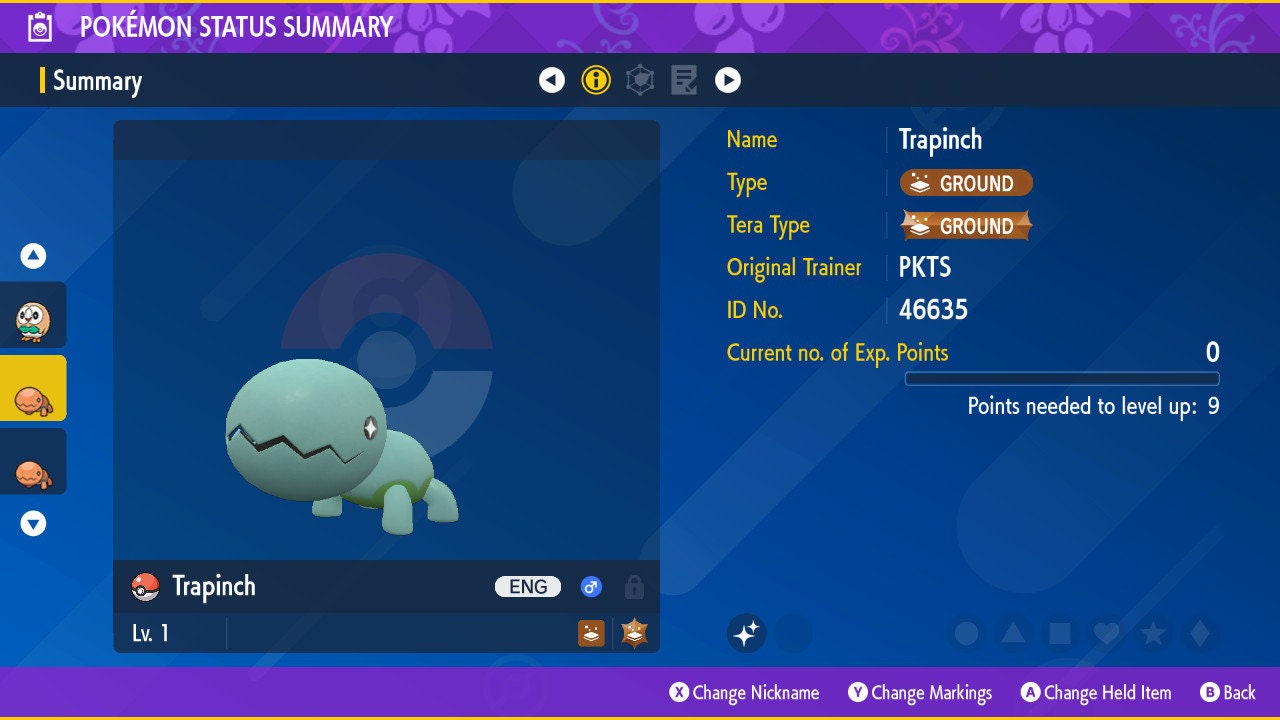Viewport: 1280px width, 720px height.
Task: Move up the party list arrow
Action: [x=34, y=256]
